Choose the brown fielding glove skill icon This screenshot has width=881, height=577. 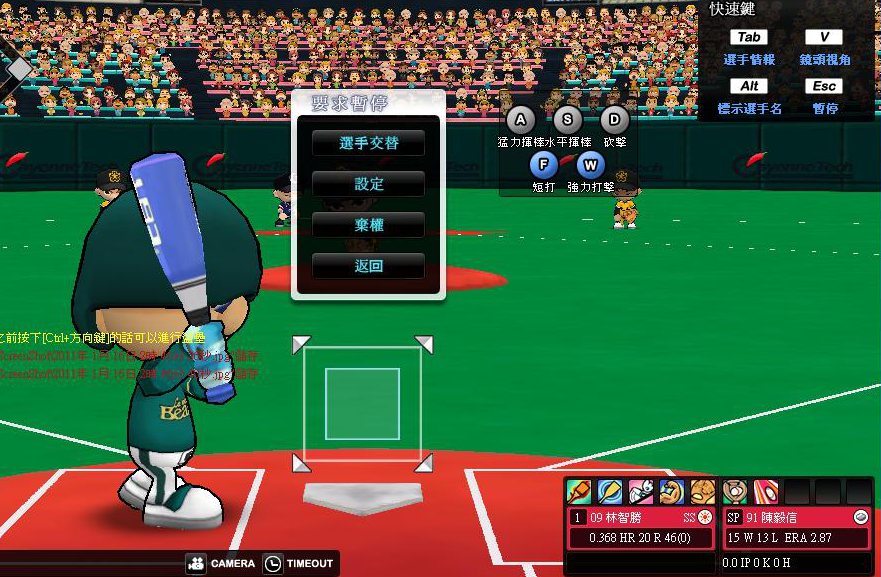pos(703,491)
